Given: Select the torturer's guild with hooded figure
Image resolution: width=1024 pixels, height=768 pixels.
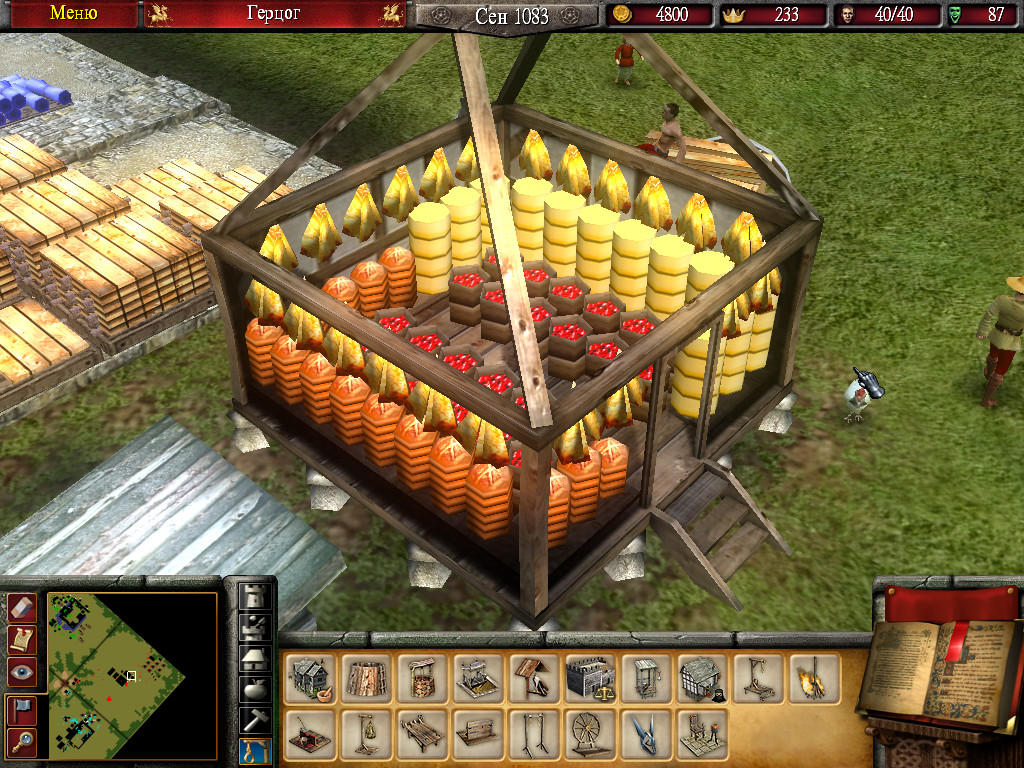Looking at the screenshot, I should (702, 678).
